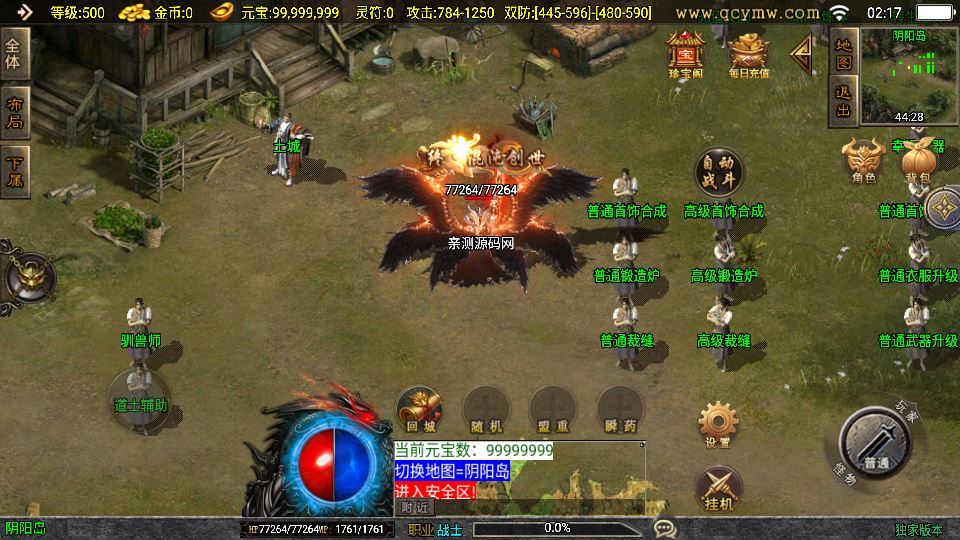
Task: Switch chat to the 附近 nearby channel
Action: (415, 507)
